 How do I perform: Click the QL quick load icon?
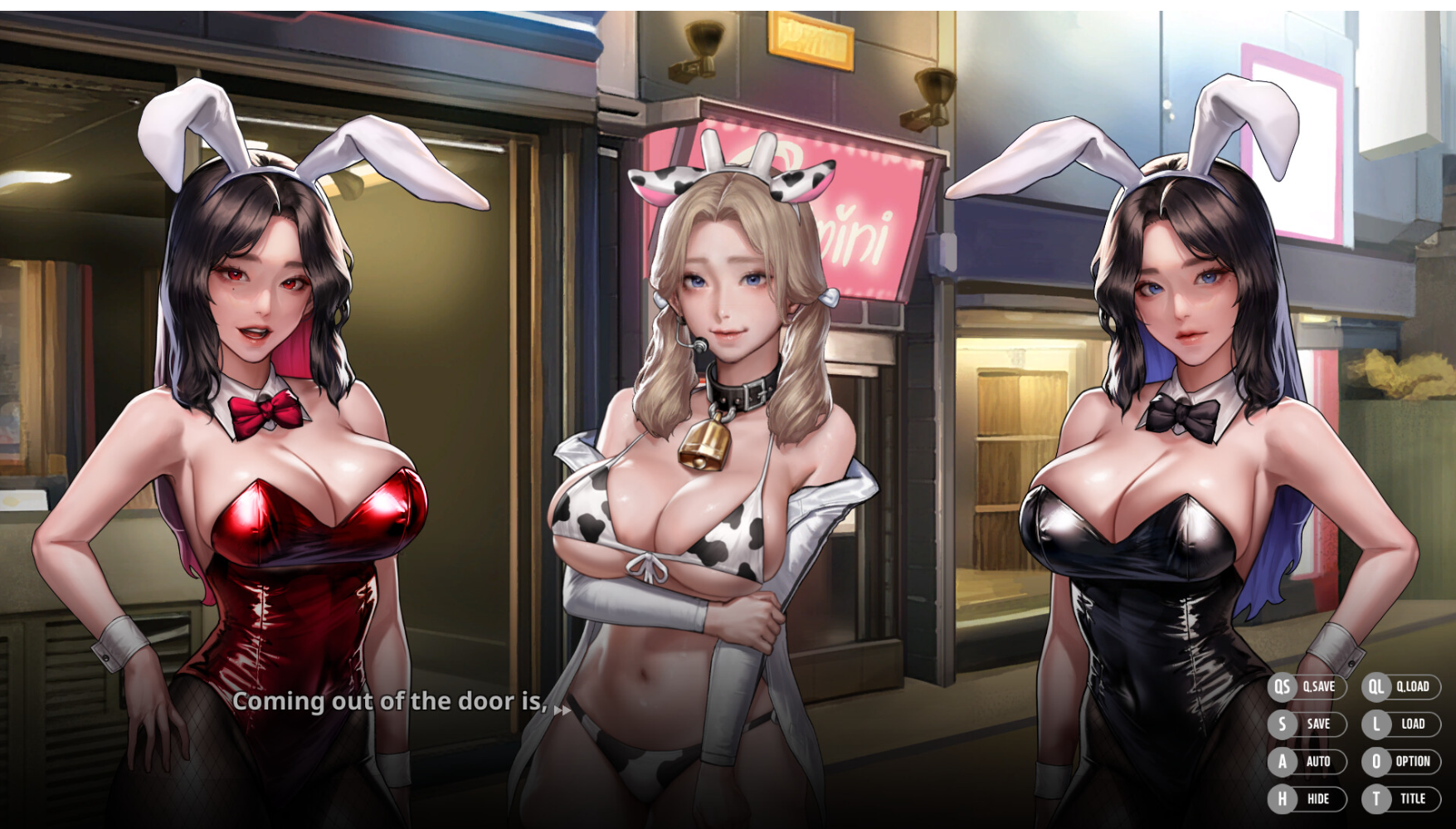1376,687
